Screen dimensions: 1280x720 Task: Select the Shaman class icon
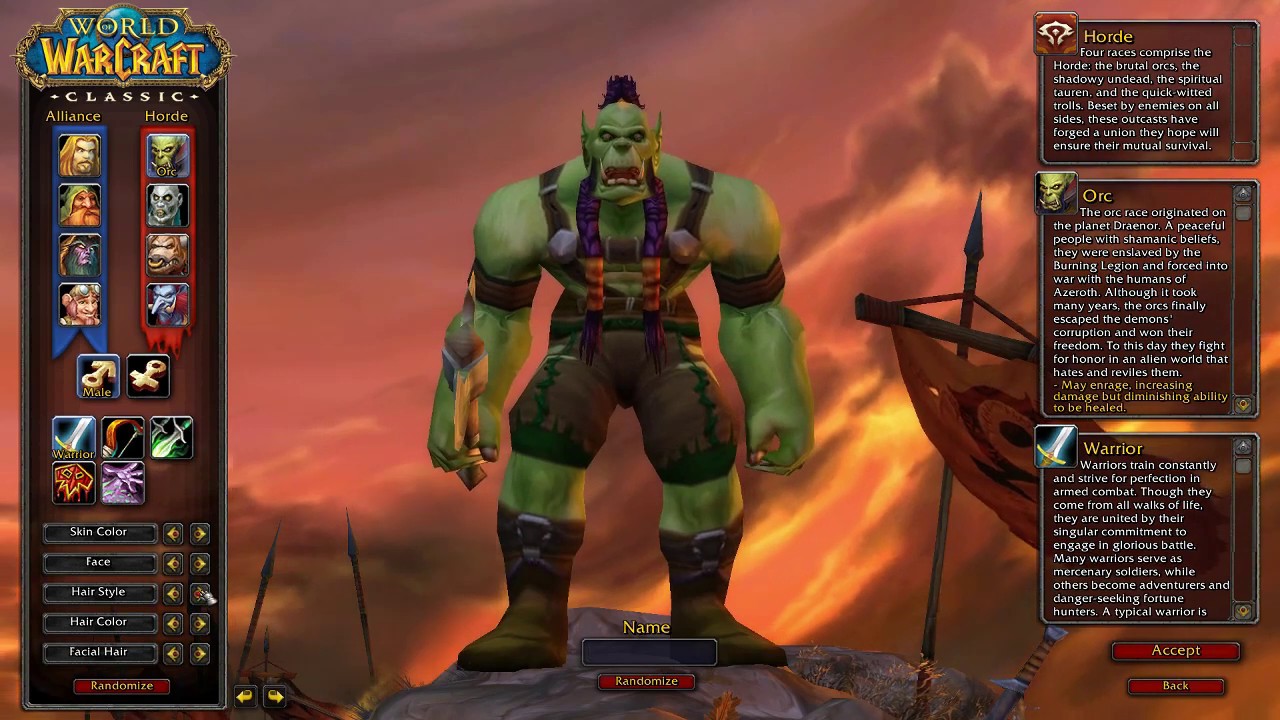tap(72, 483)
